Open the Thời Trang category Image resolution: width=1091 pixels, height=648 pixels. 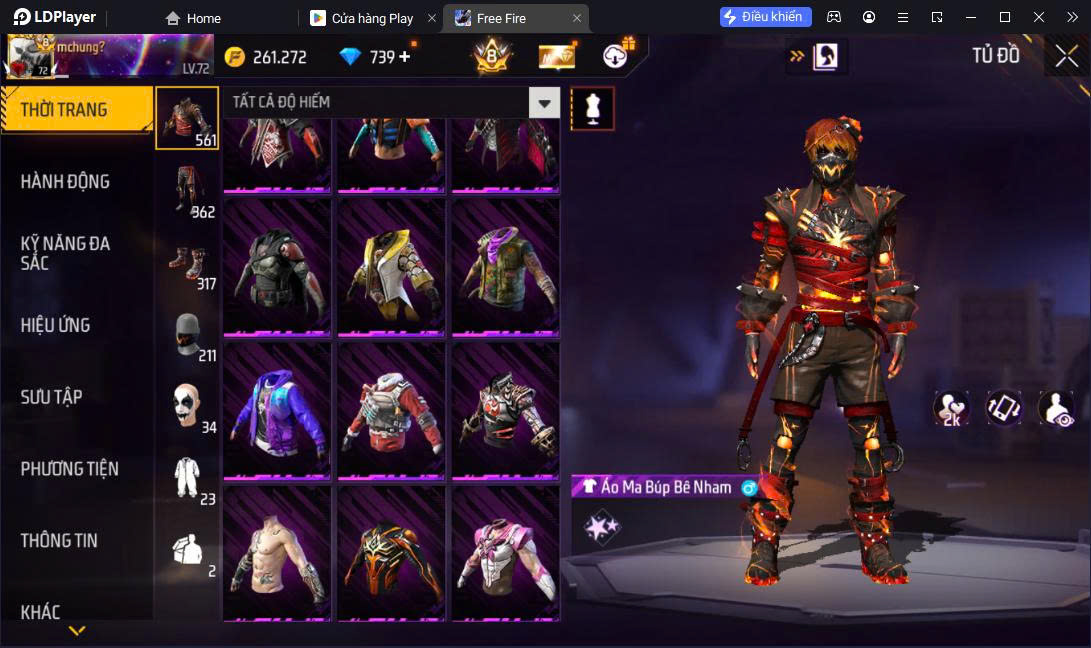click(x=64, y=110)
